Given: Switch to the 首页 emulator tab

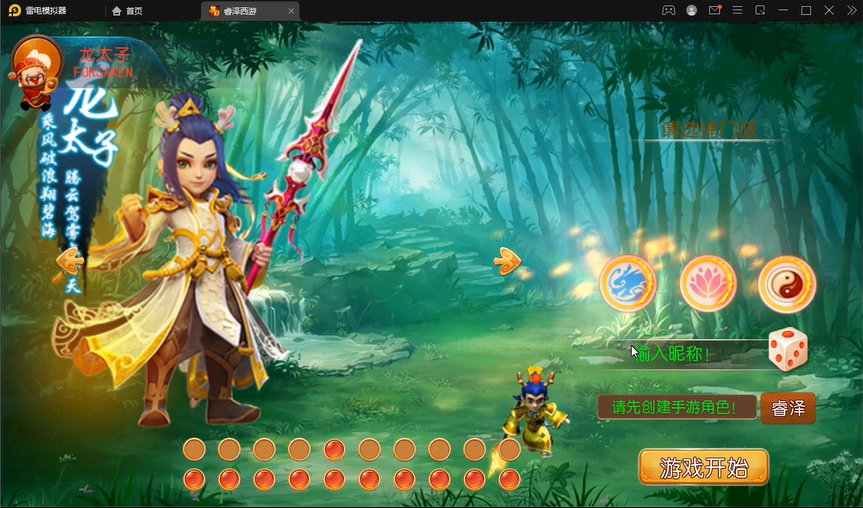Looking at the screenshot, I should pyautogui.click(x=128, y=11).
